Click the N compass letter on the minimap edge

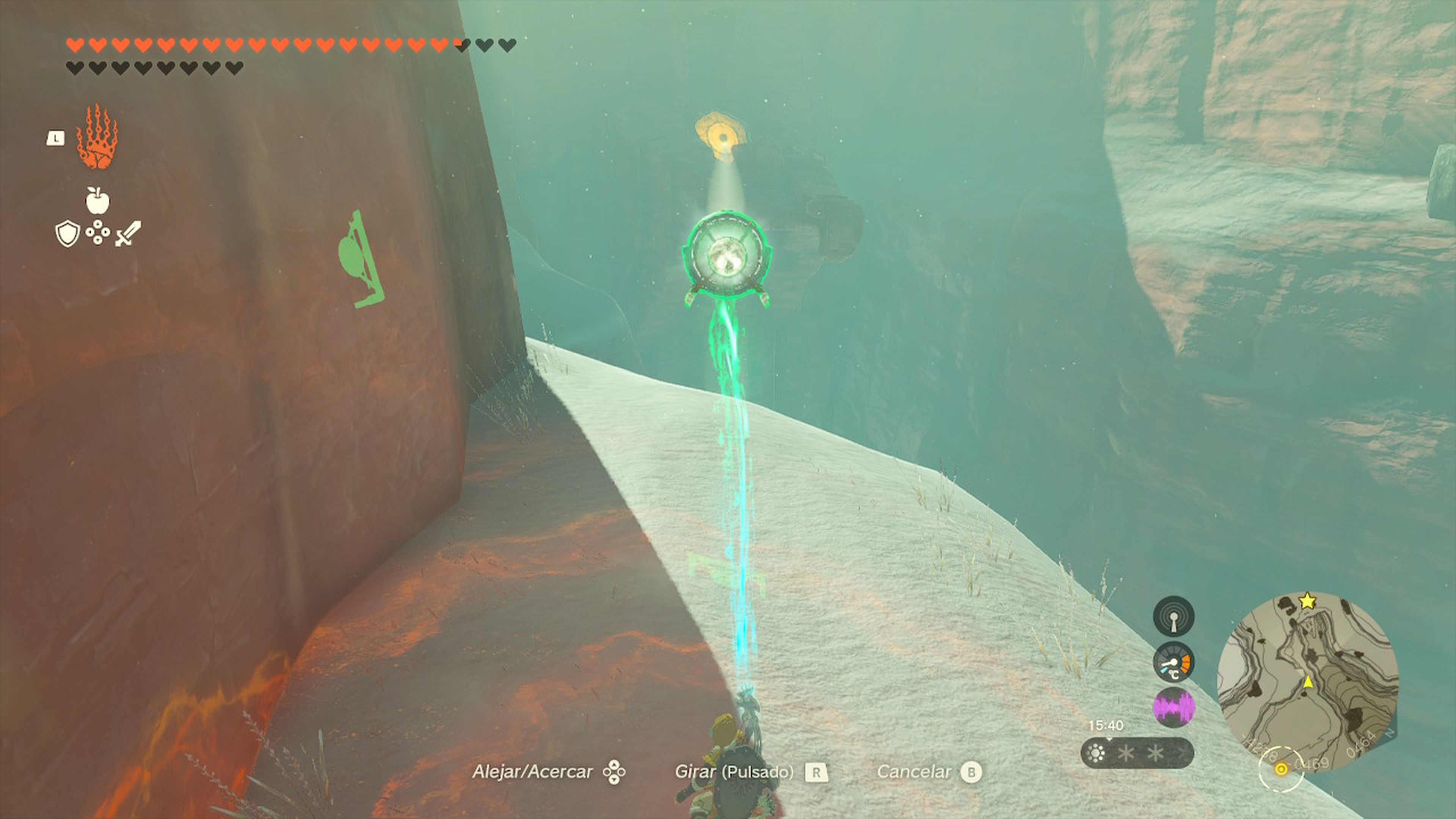(1389, 733)
